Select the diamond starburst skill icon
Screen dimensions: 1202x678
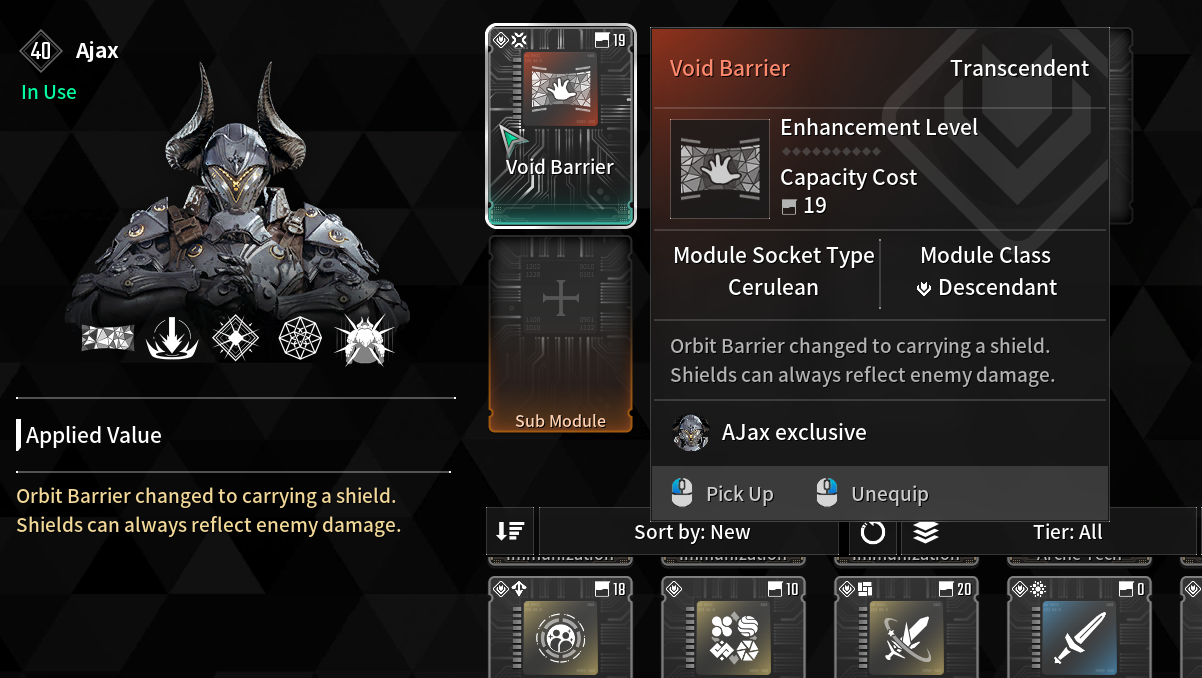point(236,340)
